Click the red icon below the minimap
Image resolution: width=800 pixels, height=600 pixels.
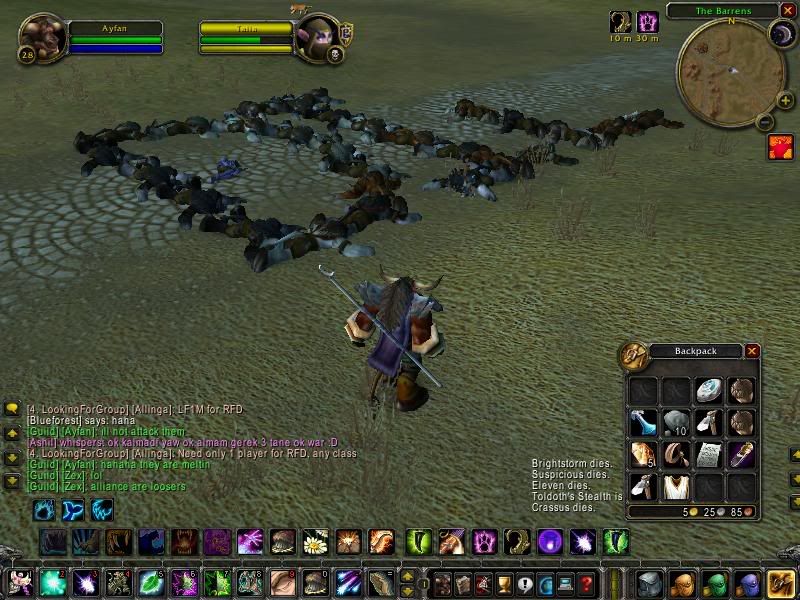click(780, 148)
